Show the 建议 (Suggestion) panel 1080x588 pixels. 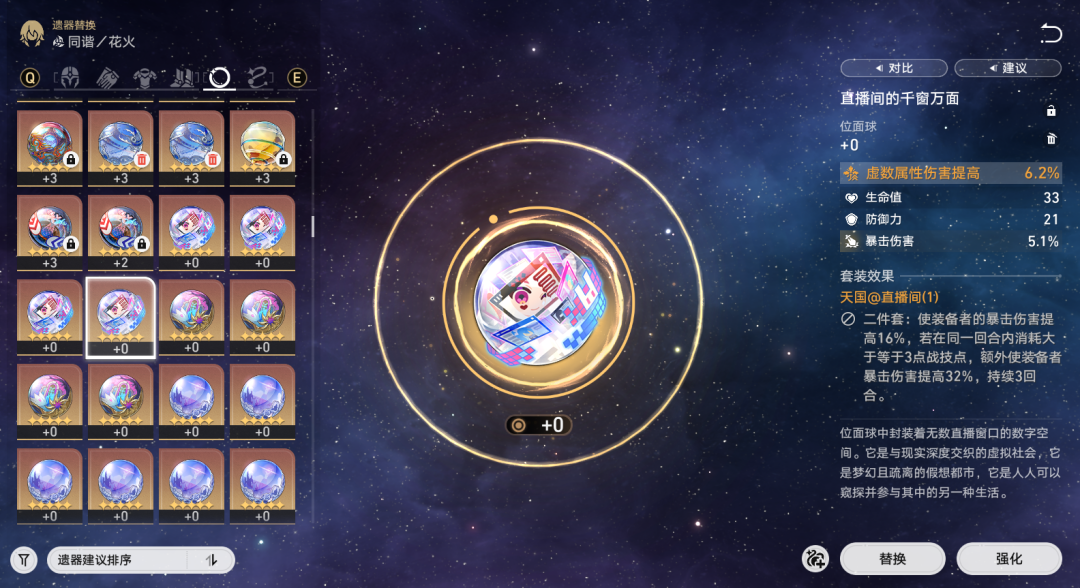1007,68
